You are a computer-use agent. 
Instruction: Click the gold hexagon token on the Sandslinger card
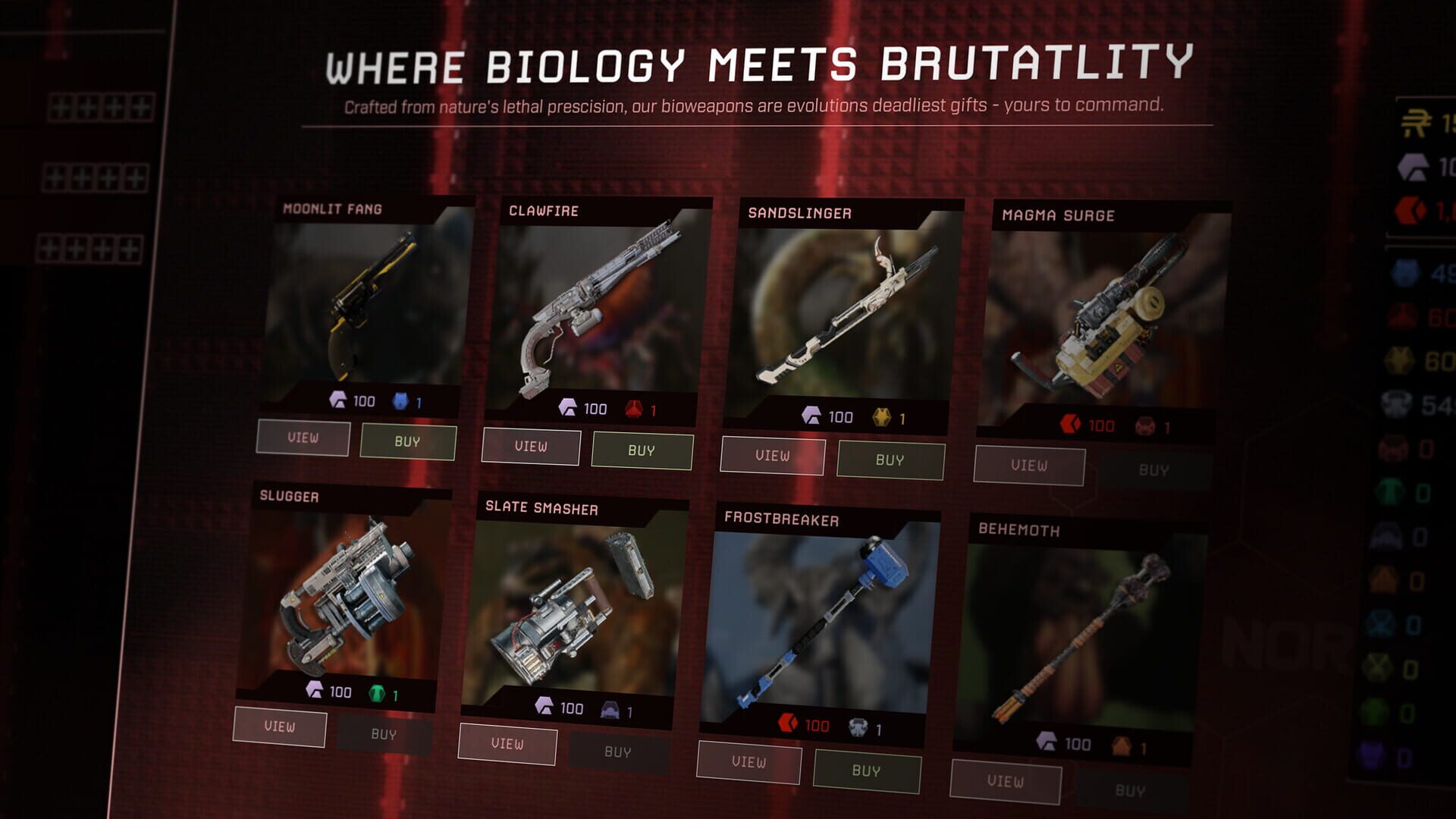click(x=882, y=418)
